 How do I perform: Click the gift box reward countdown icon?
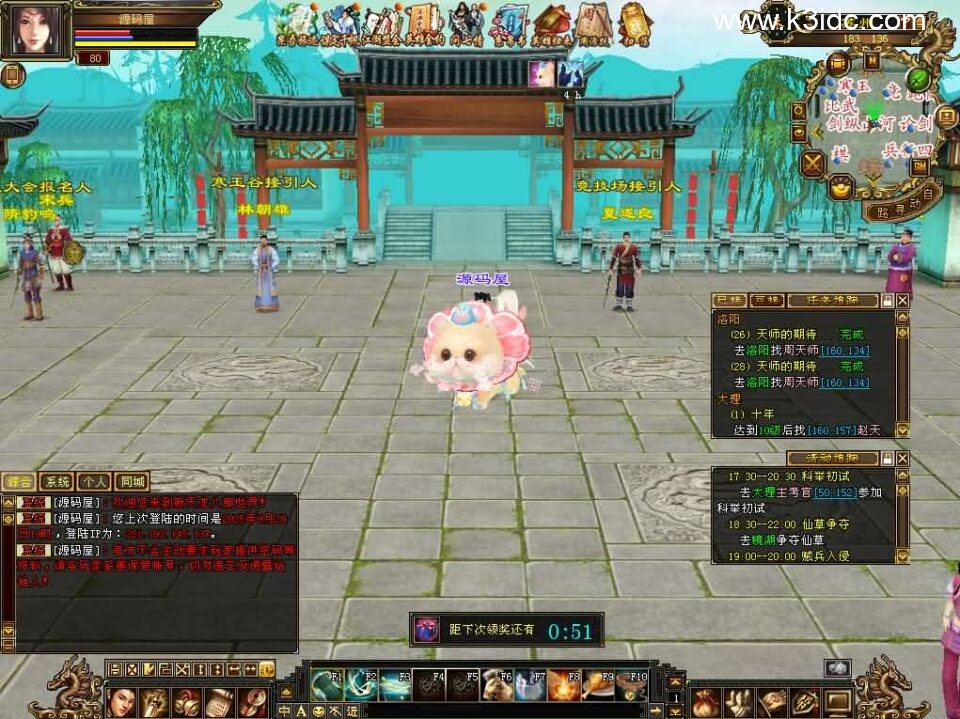click(x=427, y=630)
